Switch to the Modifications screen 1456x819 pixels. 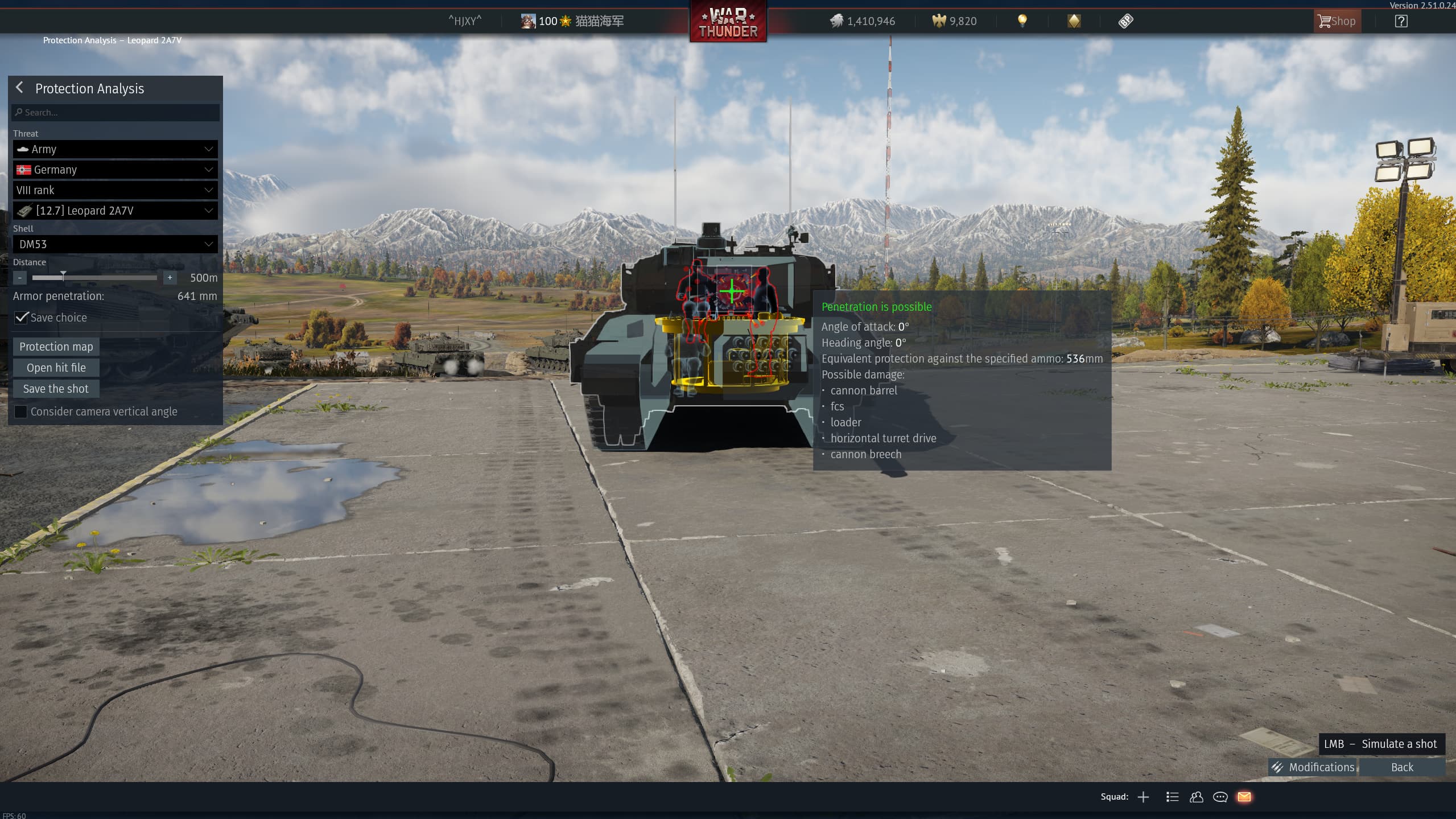tap(1313, 767)
